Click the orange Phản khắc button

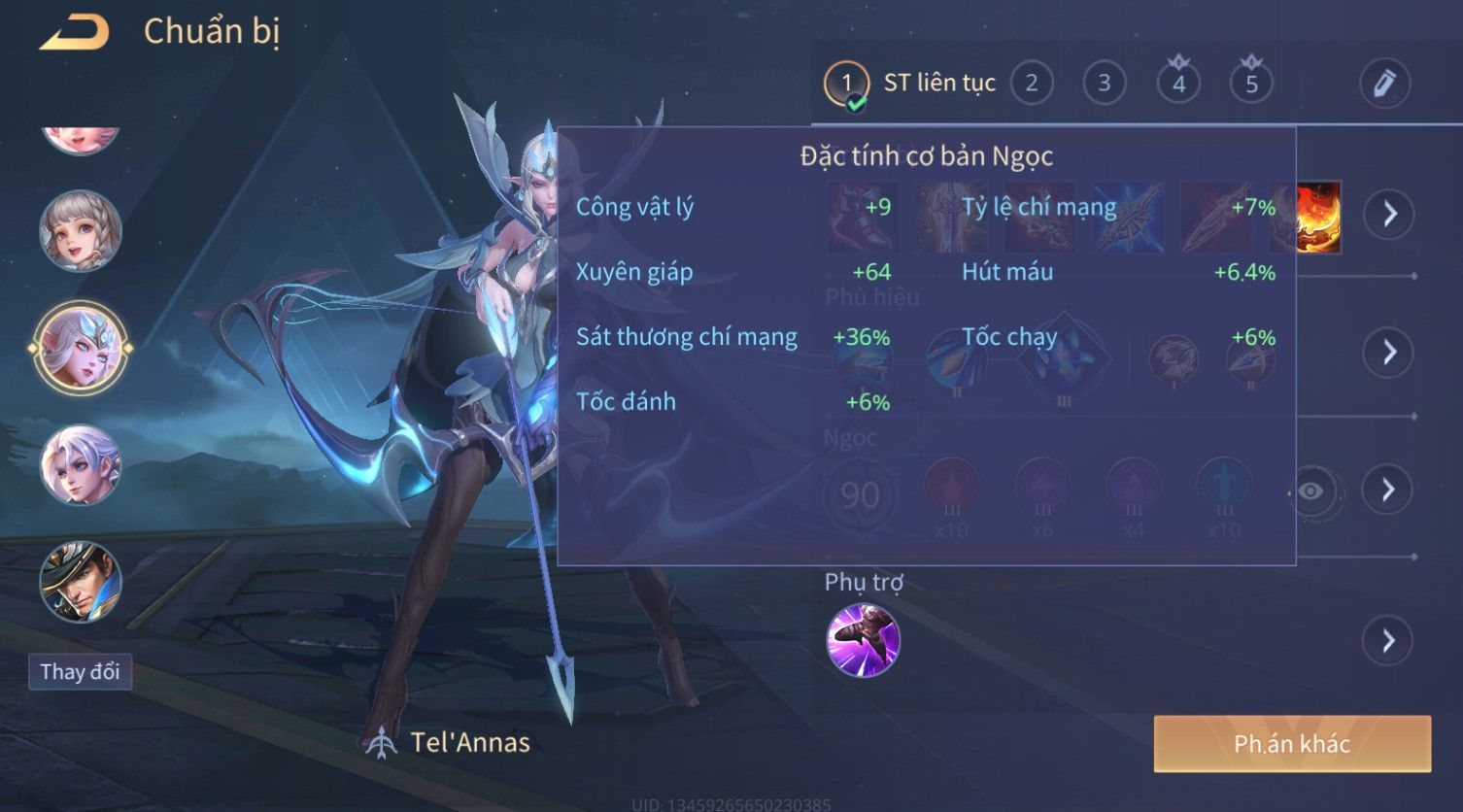click(1292, 744)
